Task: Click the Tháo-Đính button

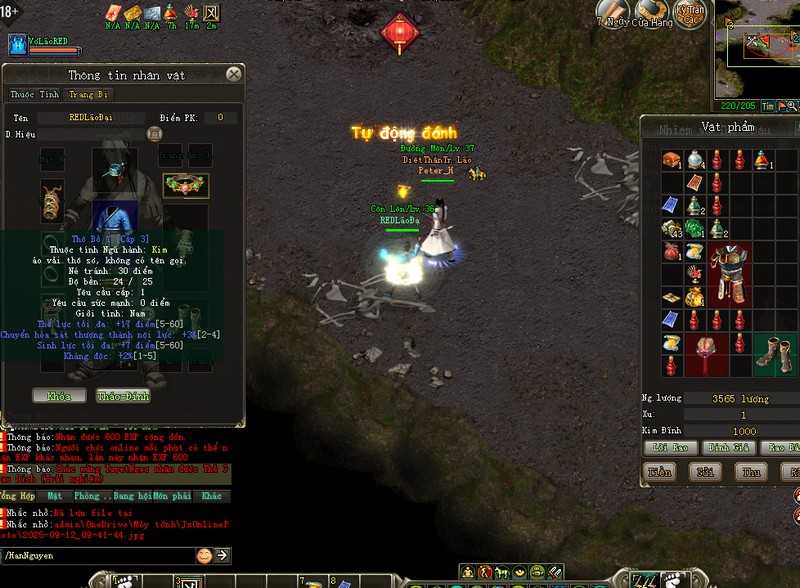Action: point(123,396)
